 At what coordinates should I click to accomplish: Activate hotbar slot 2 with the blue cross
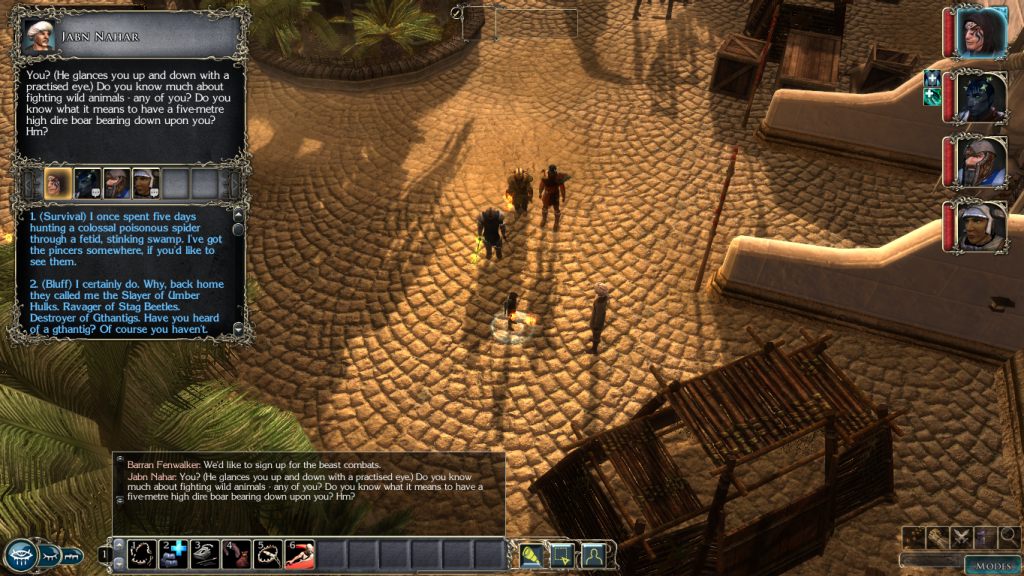point(173,553)
